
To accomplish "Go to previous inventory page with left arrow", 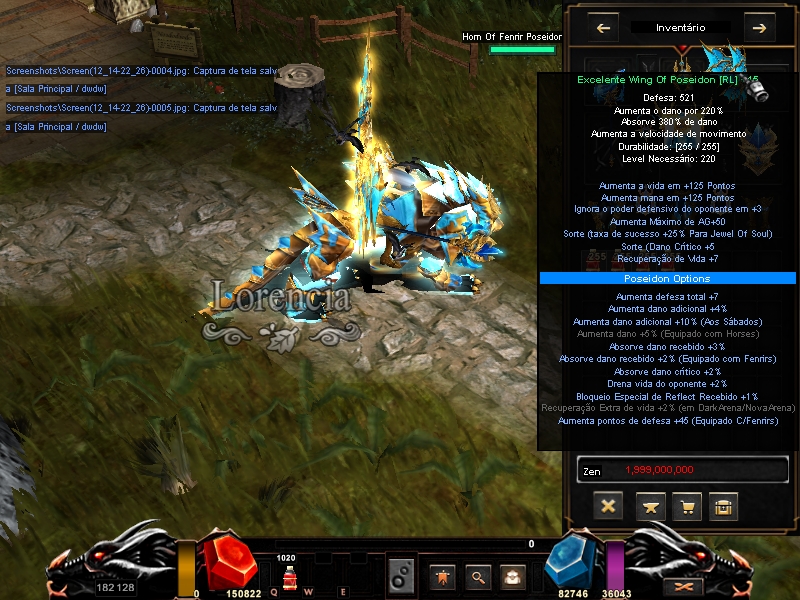I will [603, 28].
